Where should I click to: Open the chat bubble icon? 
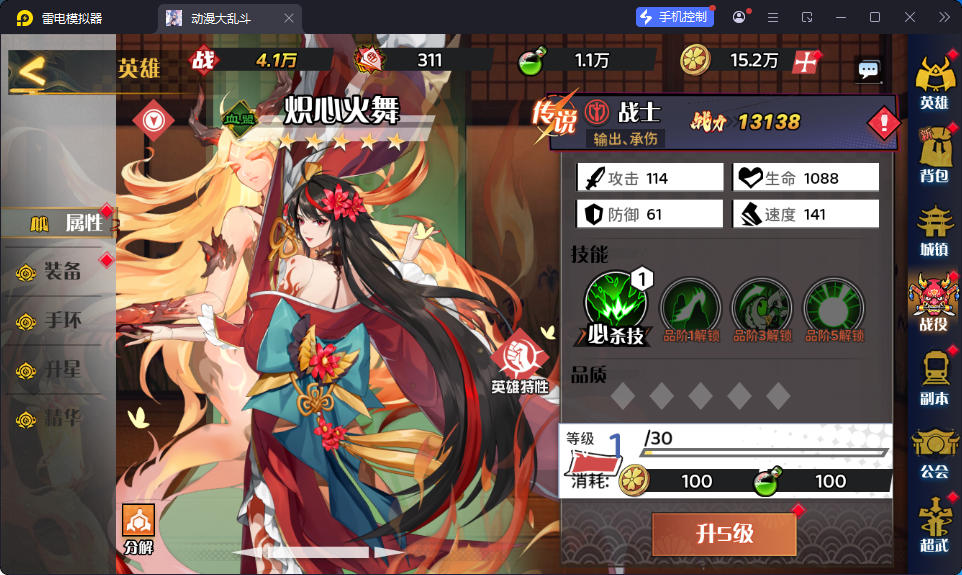tap(868, 70)
